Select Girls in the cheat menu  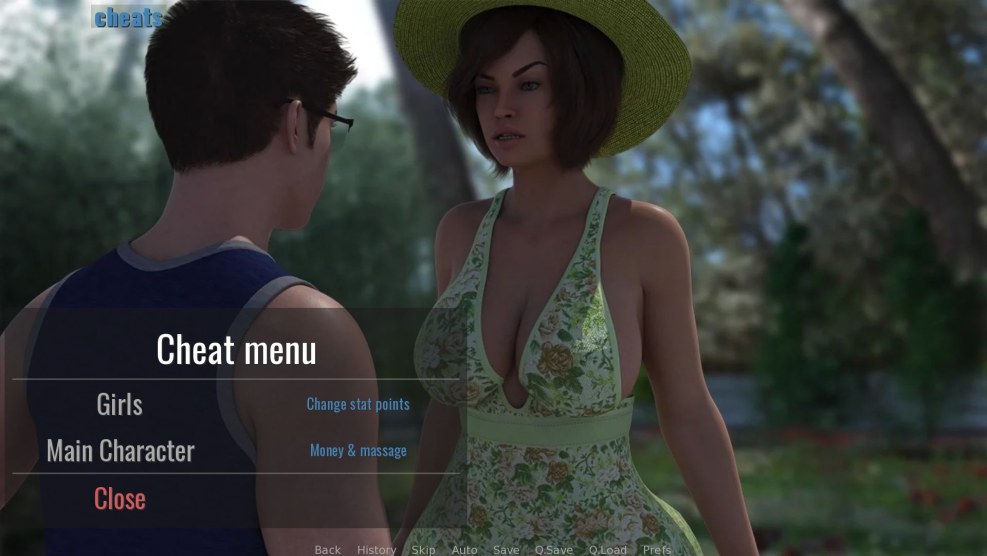(x=119, y=405)
